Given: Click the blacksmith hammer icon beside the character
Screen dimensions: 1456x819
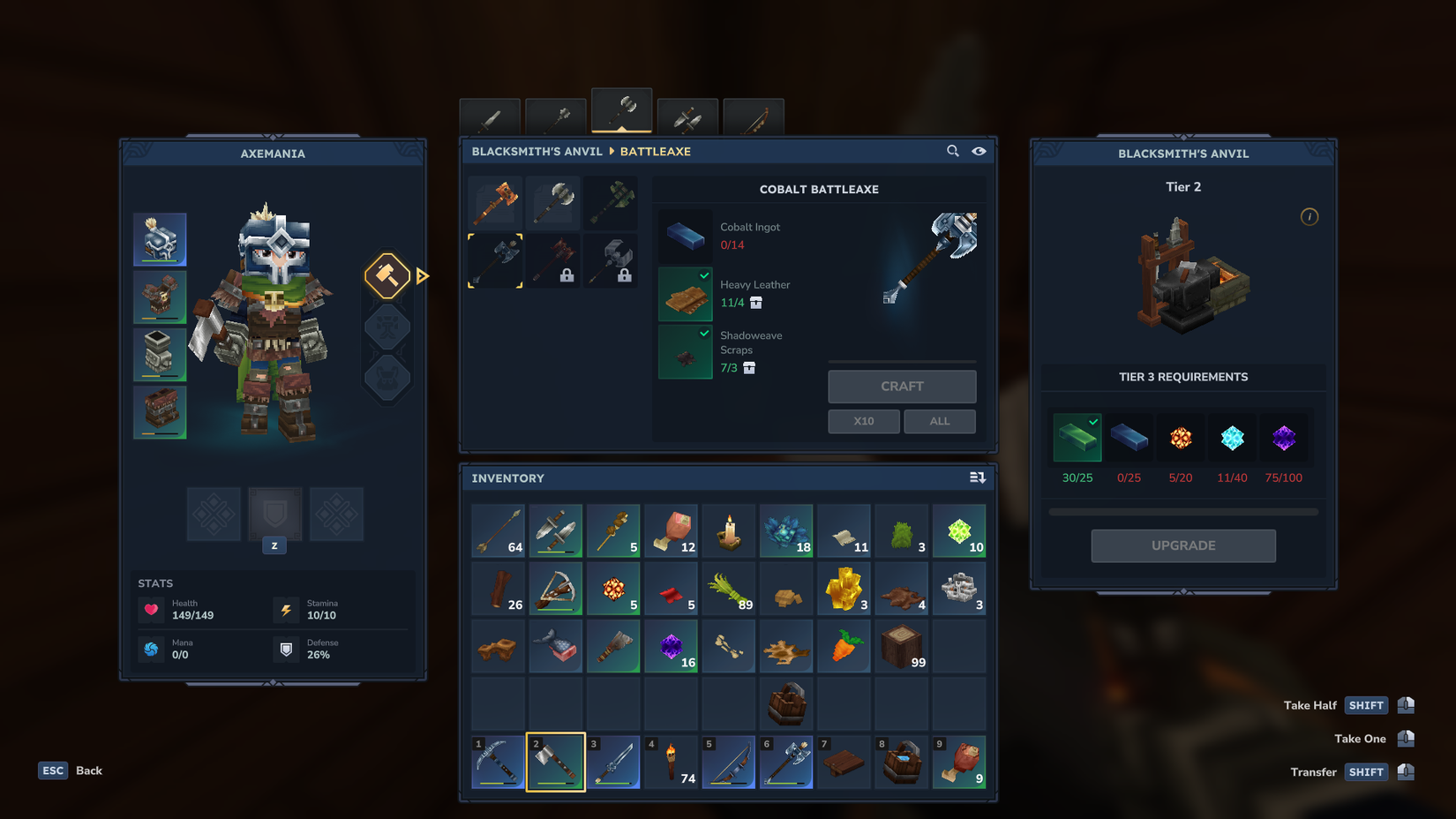Looking at the screenshot, I should click(387, 275).
